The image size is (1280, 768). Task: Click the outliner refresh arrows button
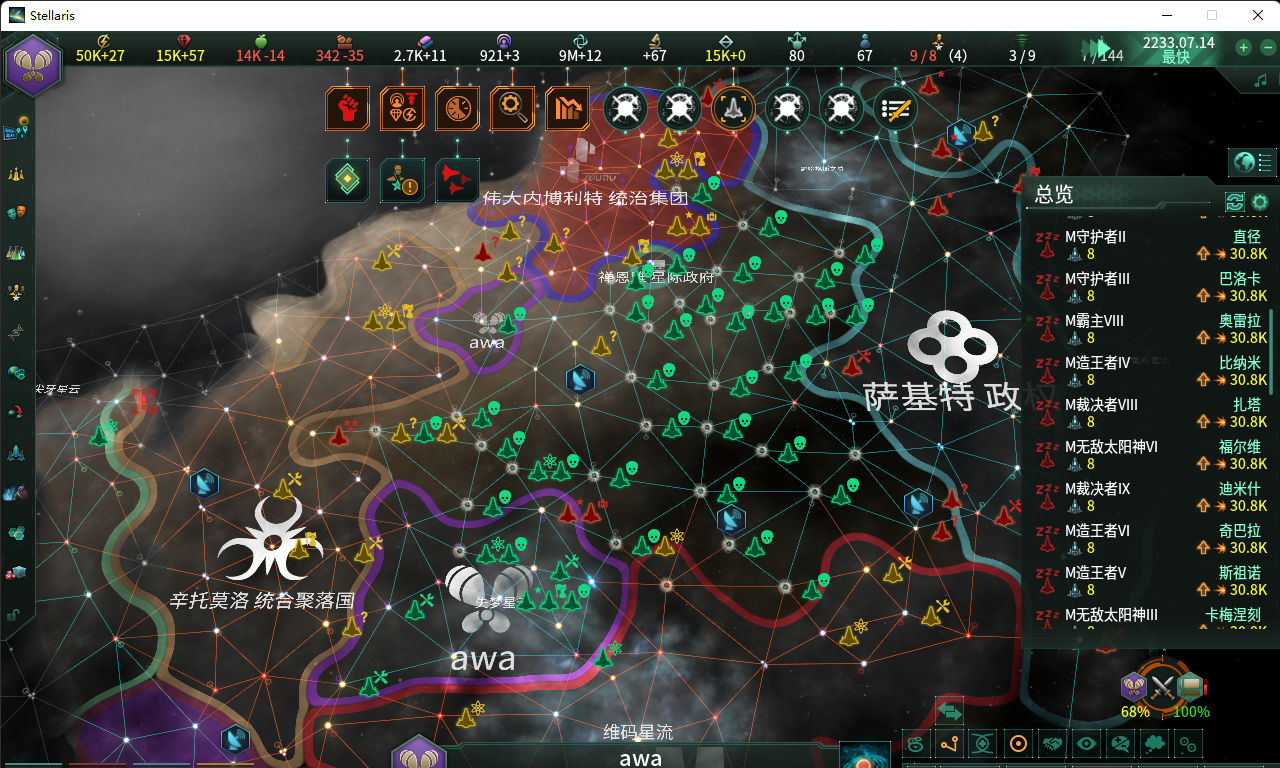(x=1235, y=202)
